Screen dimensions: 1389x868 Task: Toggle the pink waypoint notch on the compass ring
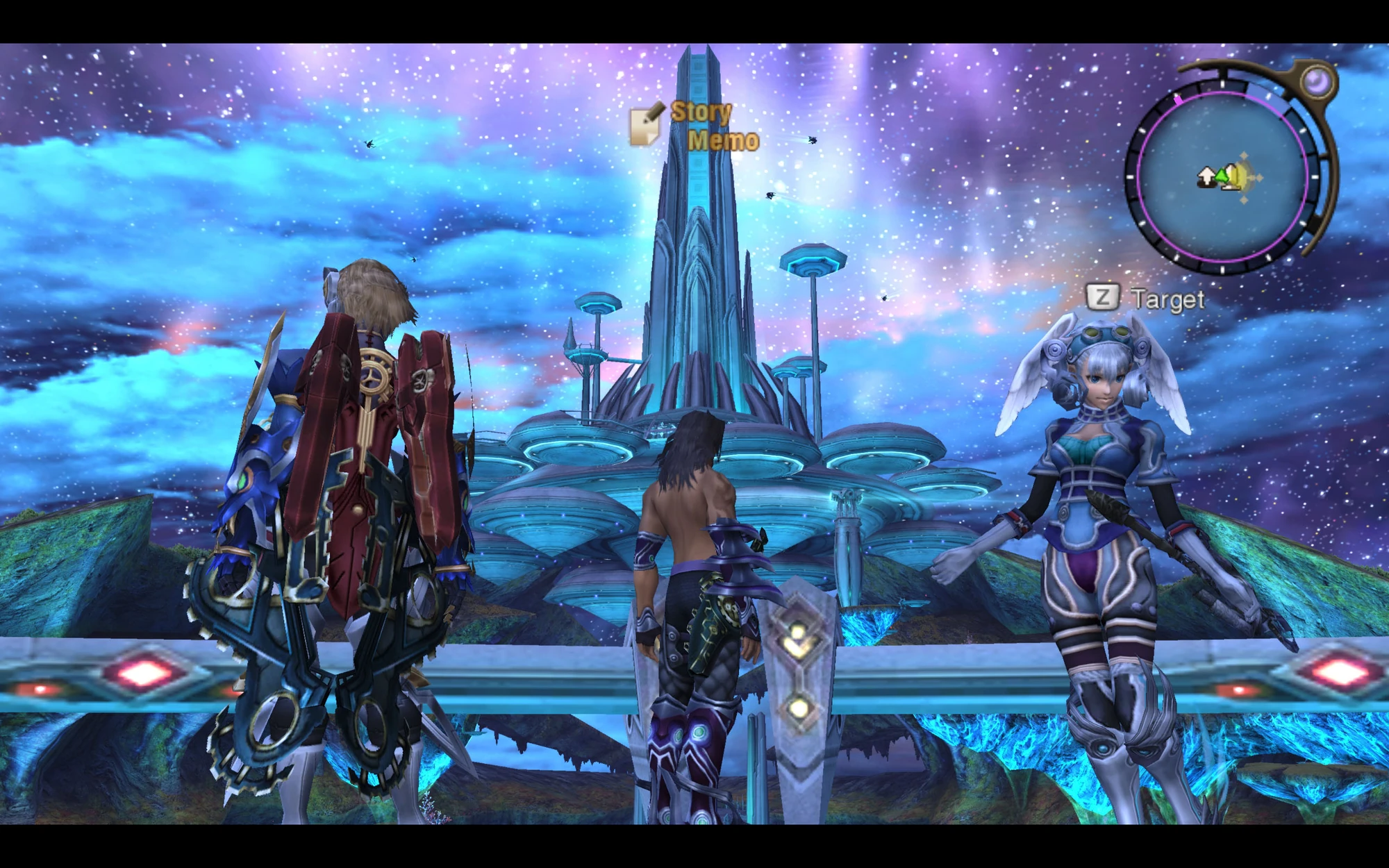[x=1178, y=100]
